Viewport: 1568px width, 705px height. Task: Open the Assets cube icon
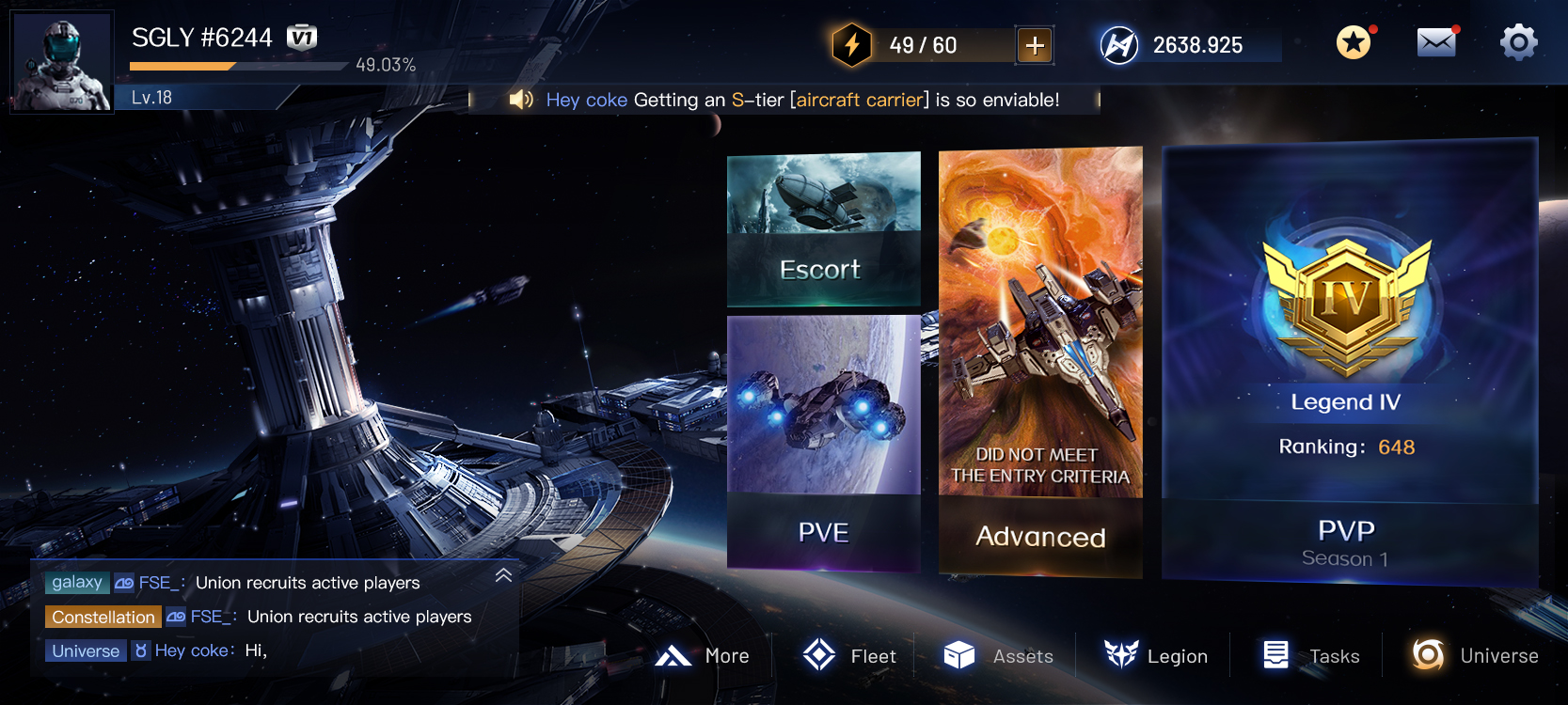958,655
